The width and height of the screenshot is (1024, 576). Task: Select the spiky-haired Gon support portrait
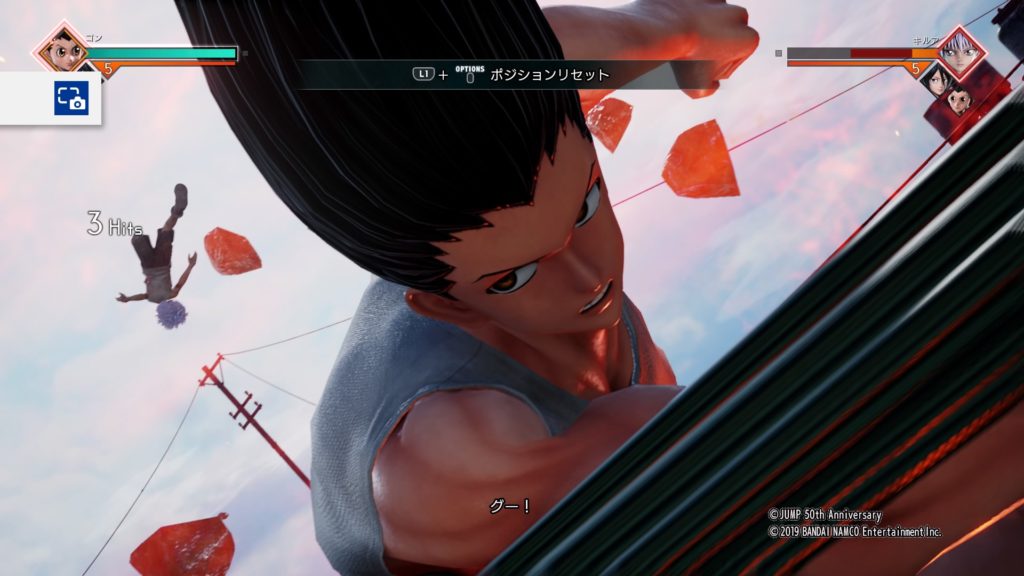click(960, 102)
